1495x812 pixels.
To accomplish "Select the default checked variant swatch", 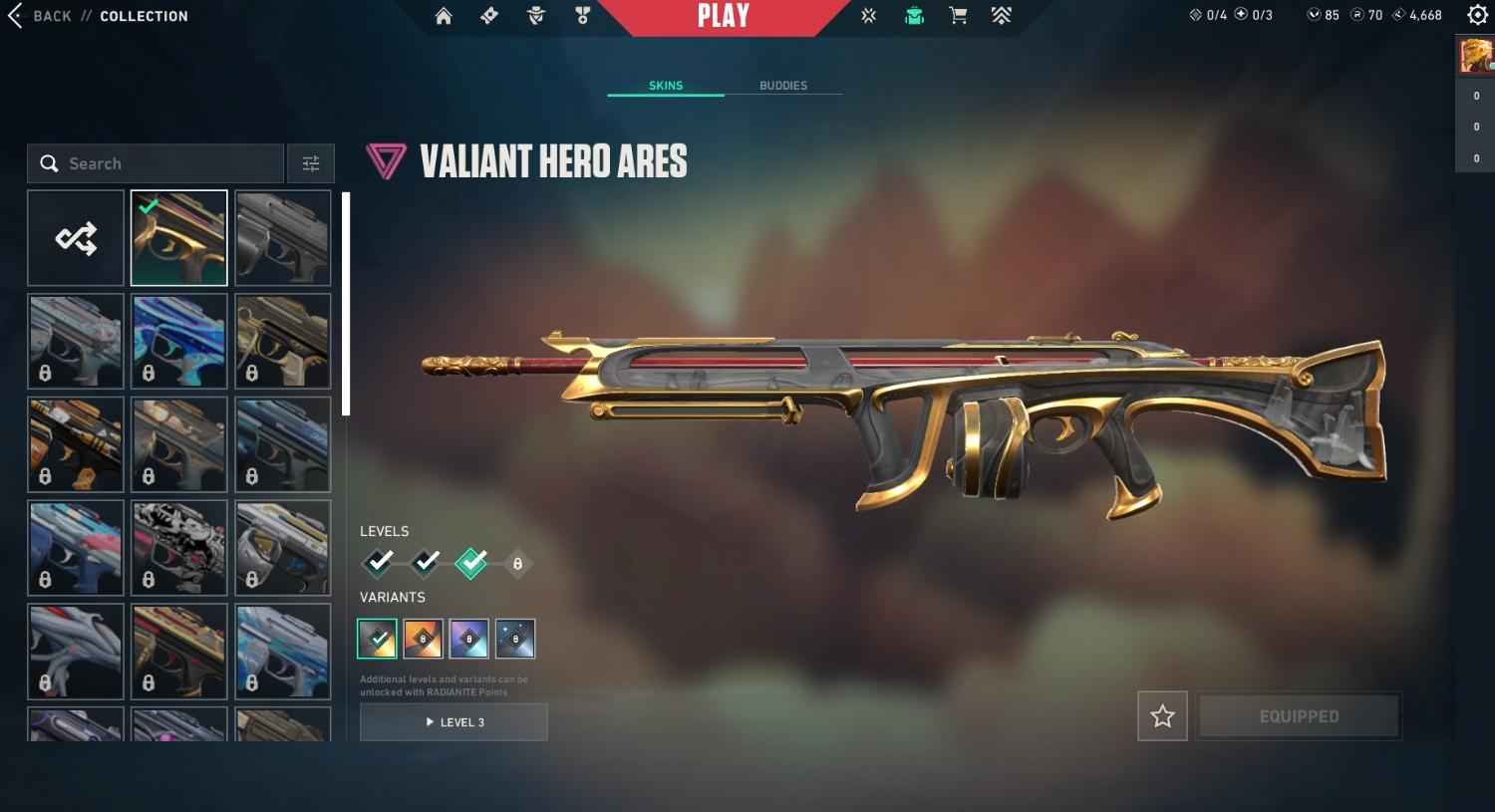I will [377, 639].
